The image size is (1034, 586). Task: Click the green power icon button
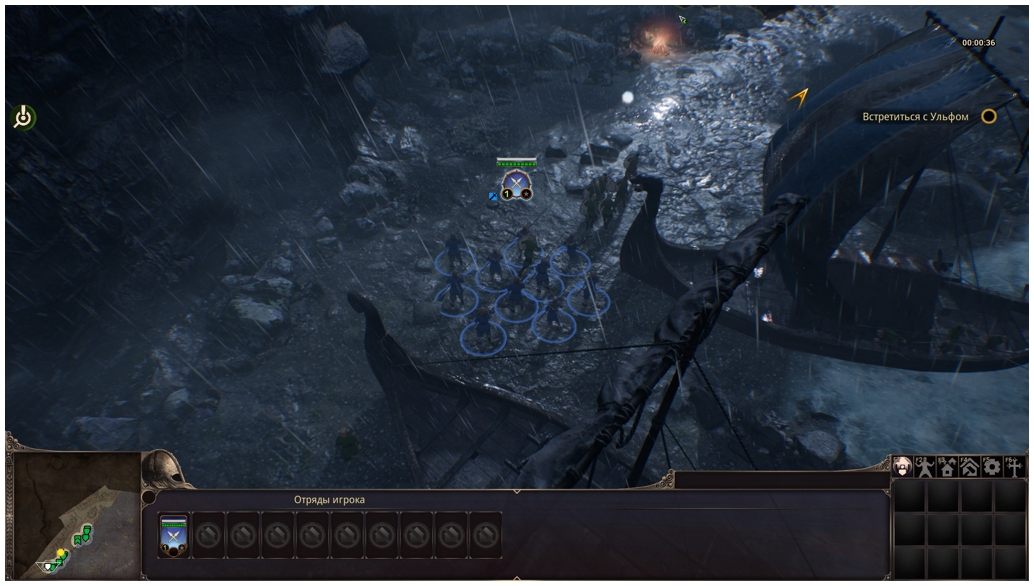click(23, 118)
